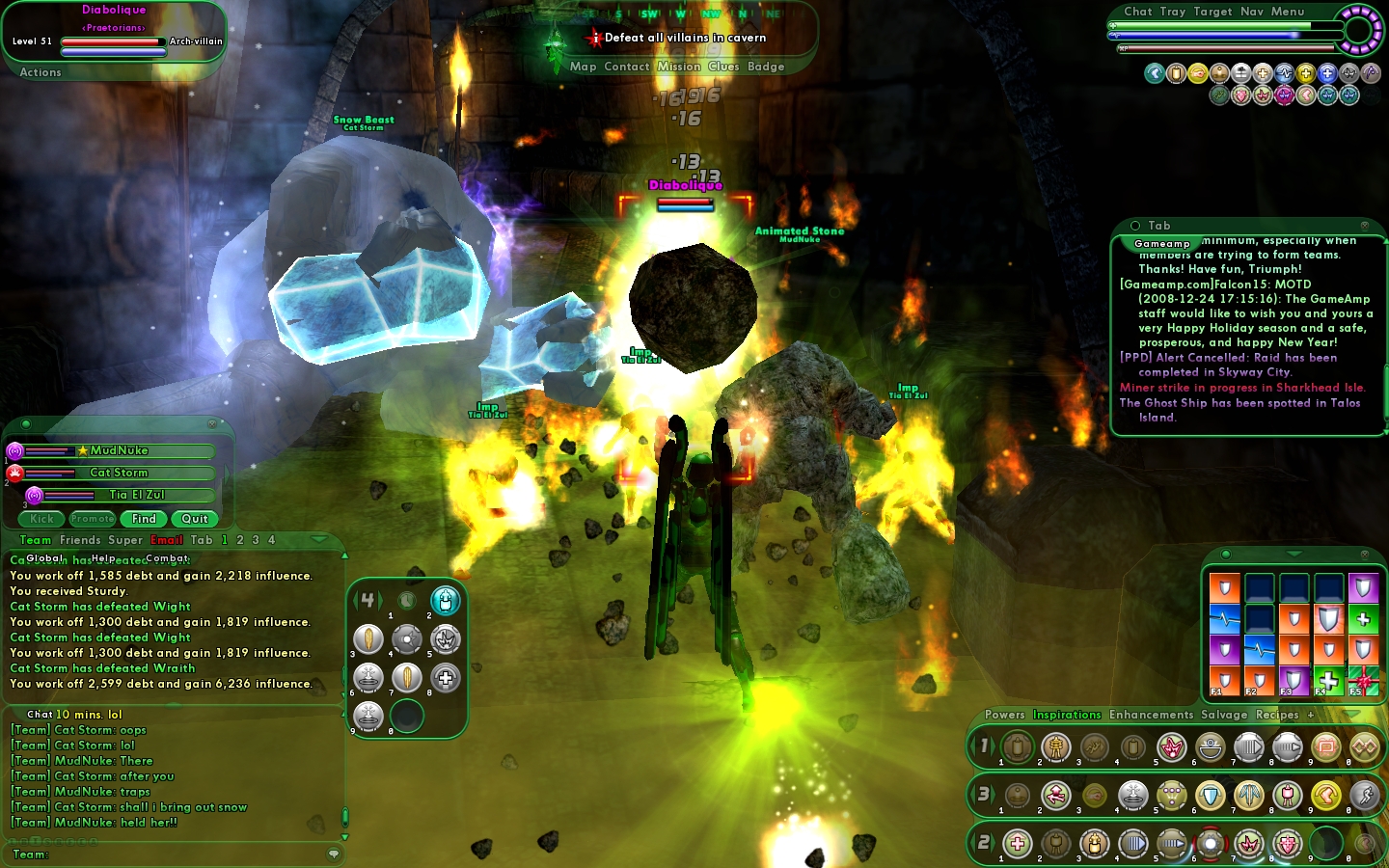
Task: Select teammate Tia El Zul in team list
Action: 137,495
